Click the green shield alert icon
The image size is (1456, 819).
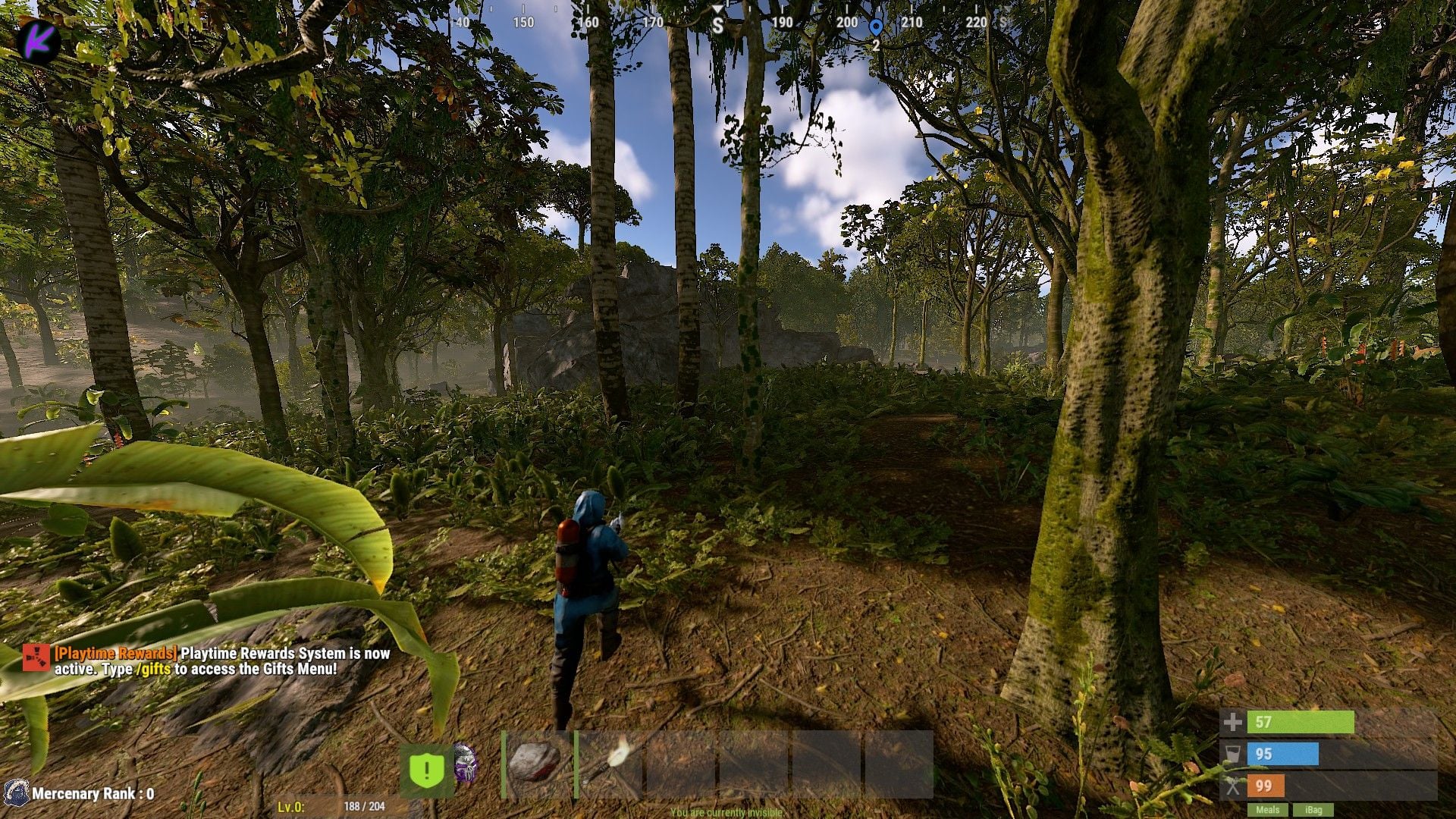426,770
